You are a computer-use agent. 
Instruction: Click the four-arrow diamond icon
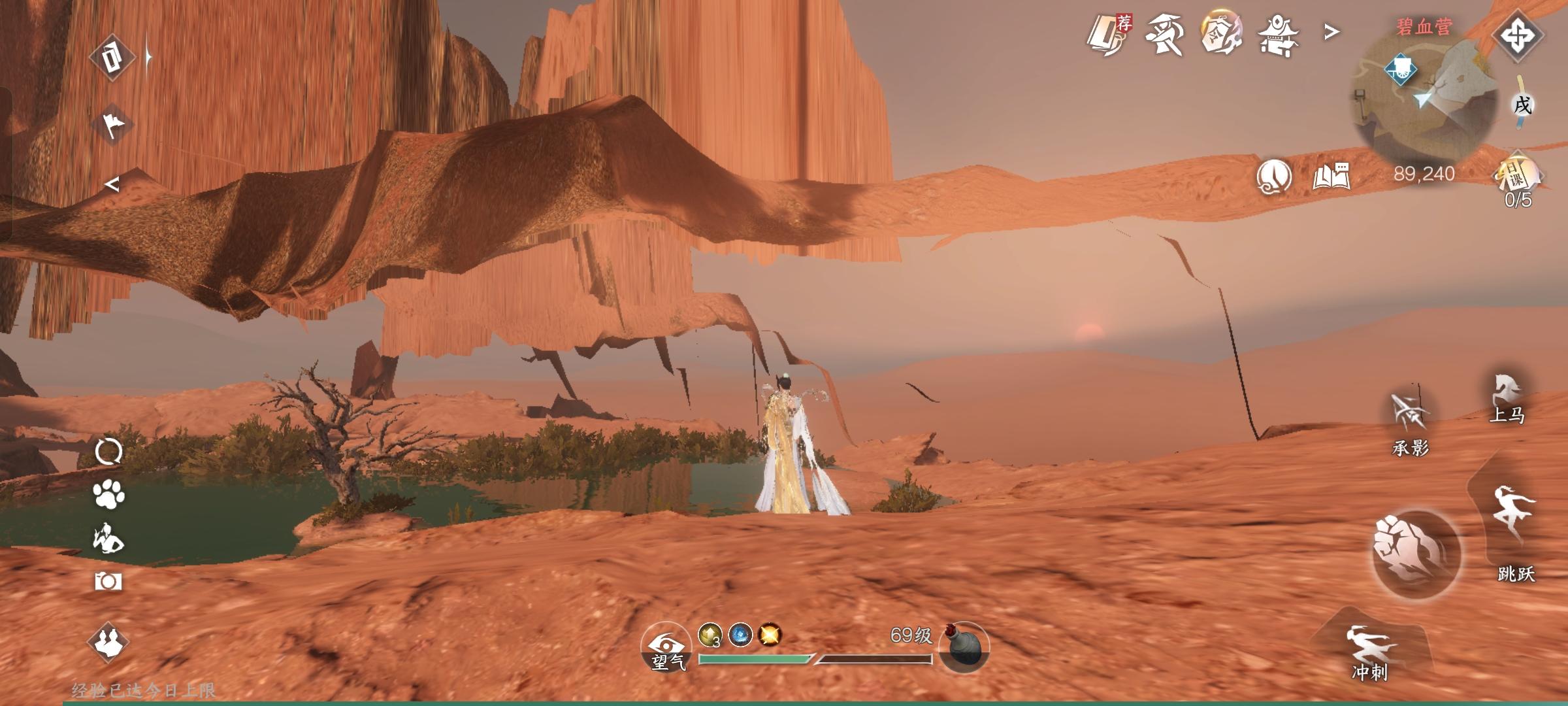point(1517,35)
